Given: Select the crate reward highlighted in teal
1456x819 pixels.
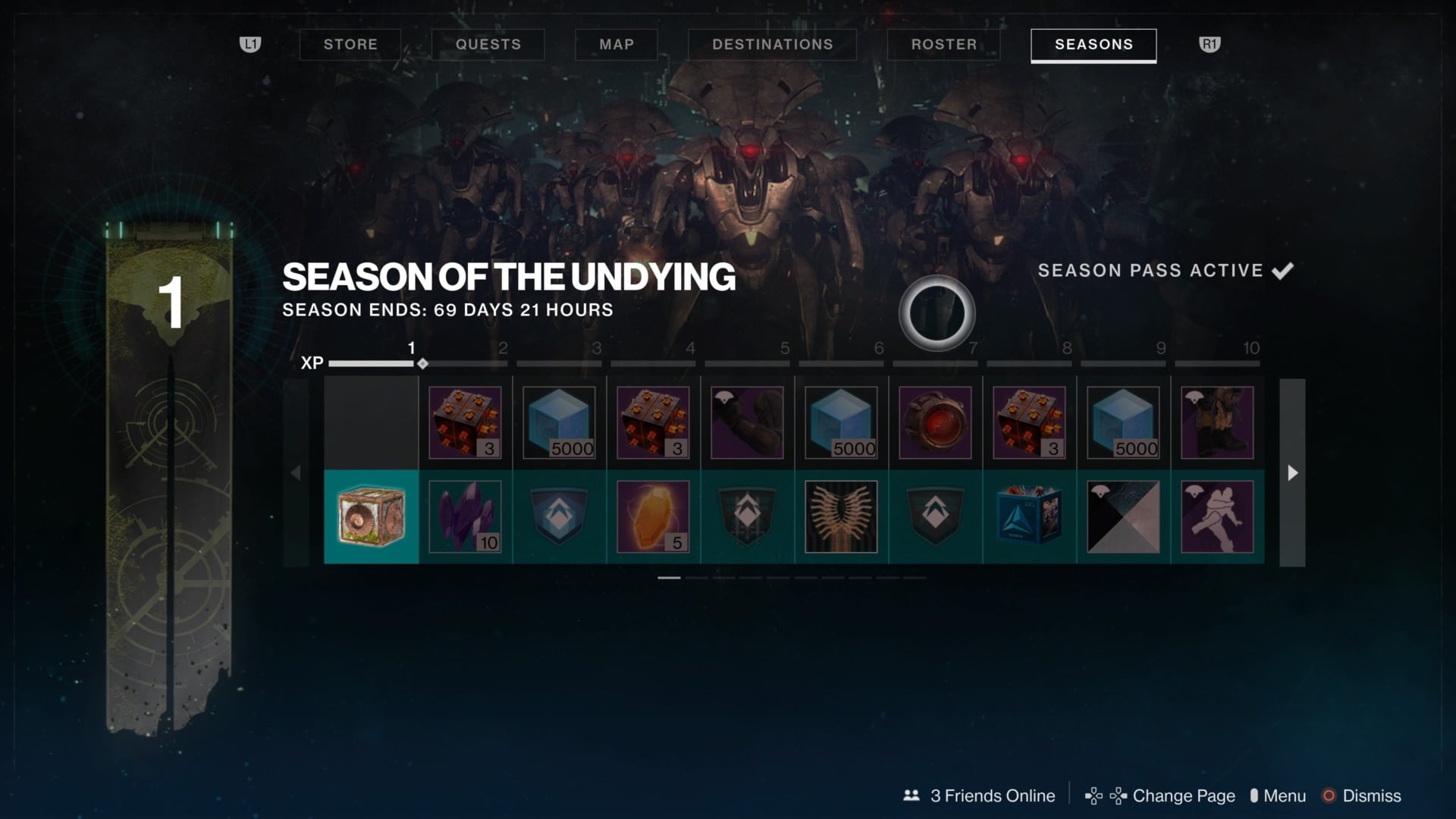Looking at the screenshot, I should point(370,517).
